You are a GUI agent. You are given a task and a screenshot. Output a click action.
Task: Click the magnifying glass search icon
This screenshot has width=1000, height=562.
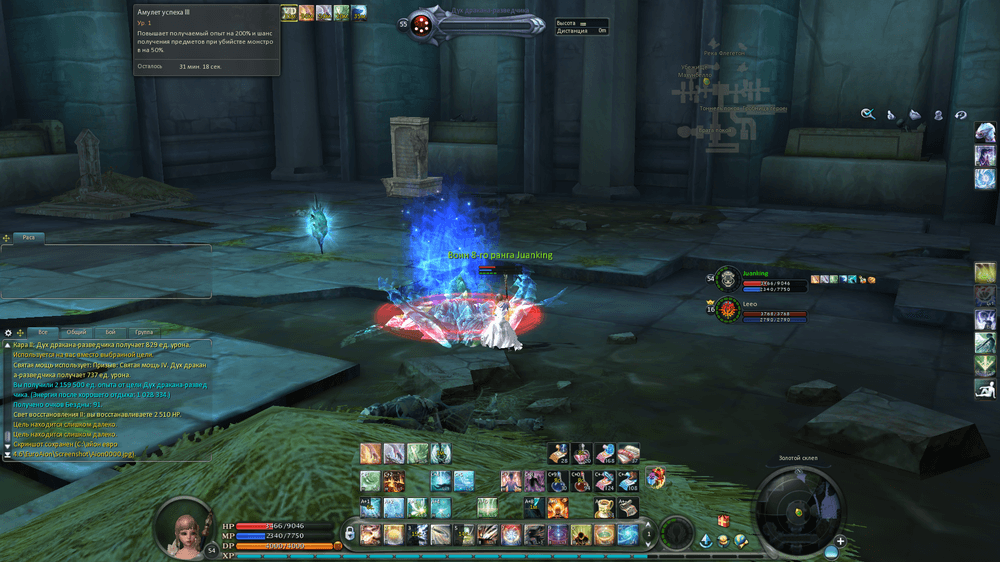(x=868, y=115)
